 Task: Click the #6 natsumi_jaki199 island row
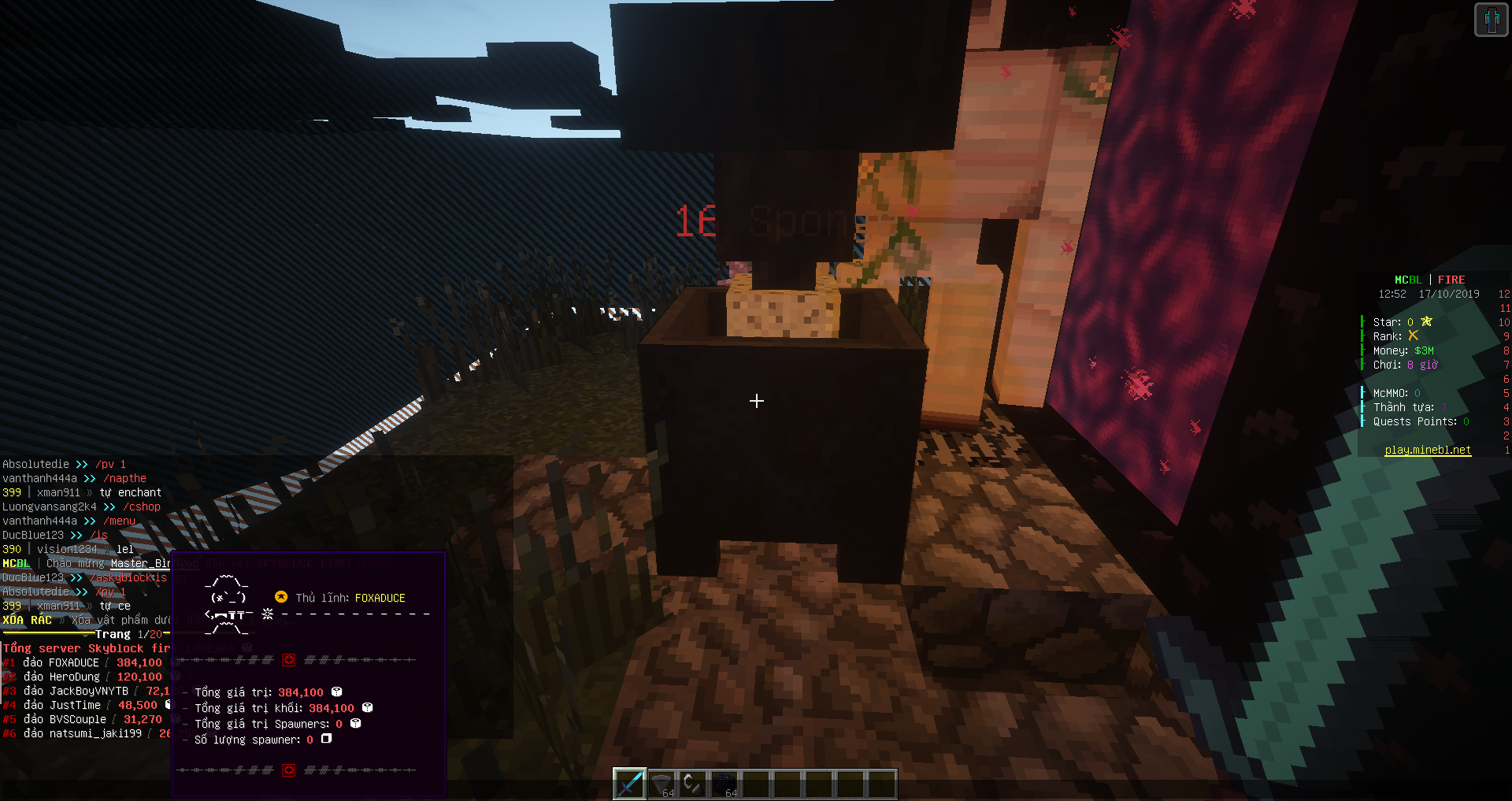pyautogui.click(x=83, y=734)
